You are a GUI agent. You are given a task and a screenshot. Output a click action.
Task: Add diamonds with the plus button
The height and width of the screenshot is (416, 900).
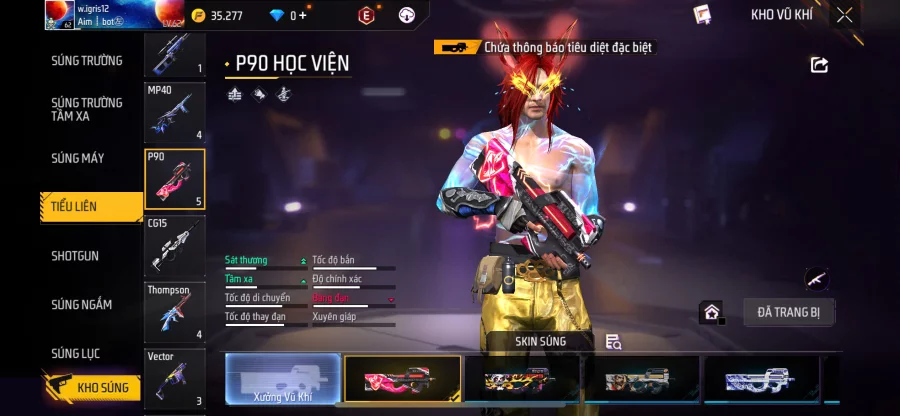tap(302, 15)
